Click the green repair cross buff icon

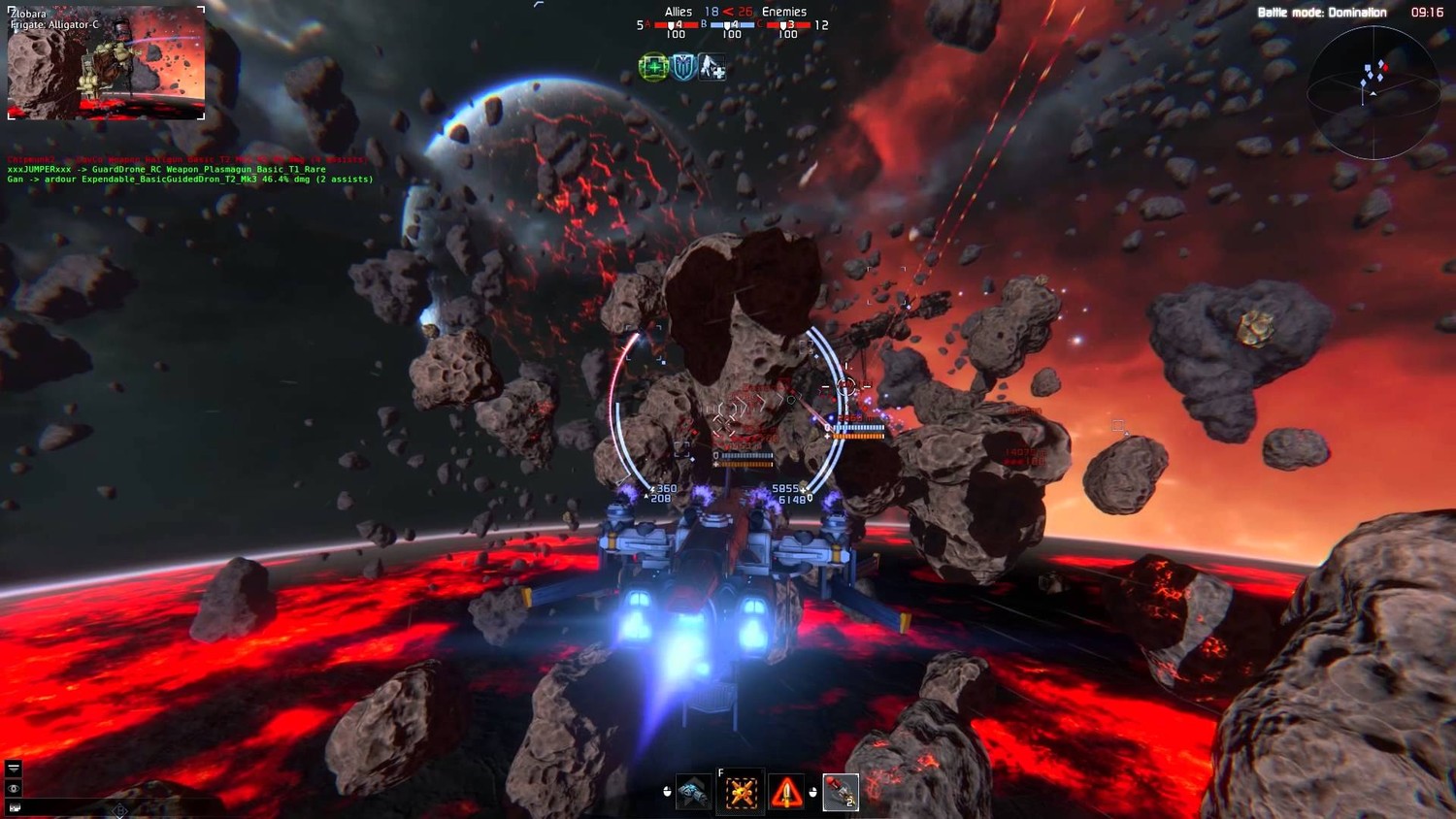coord(653,67)
